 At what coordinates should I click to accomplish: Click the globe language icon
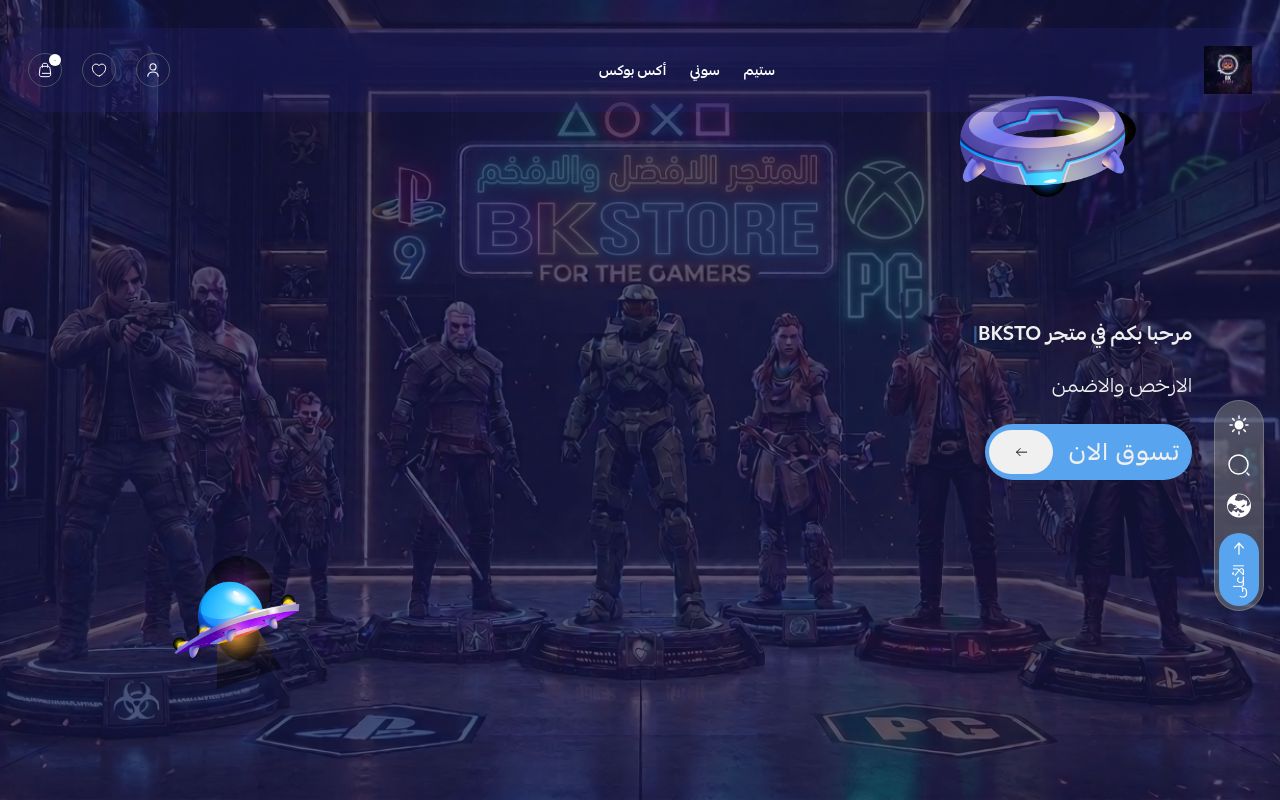1239,505
